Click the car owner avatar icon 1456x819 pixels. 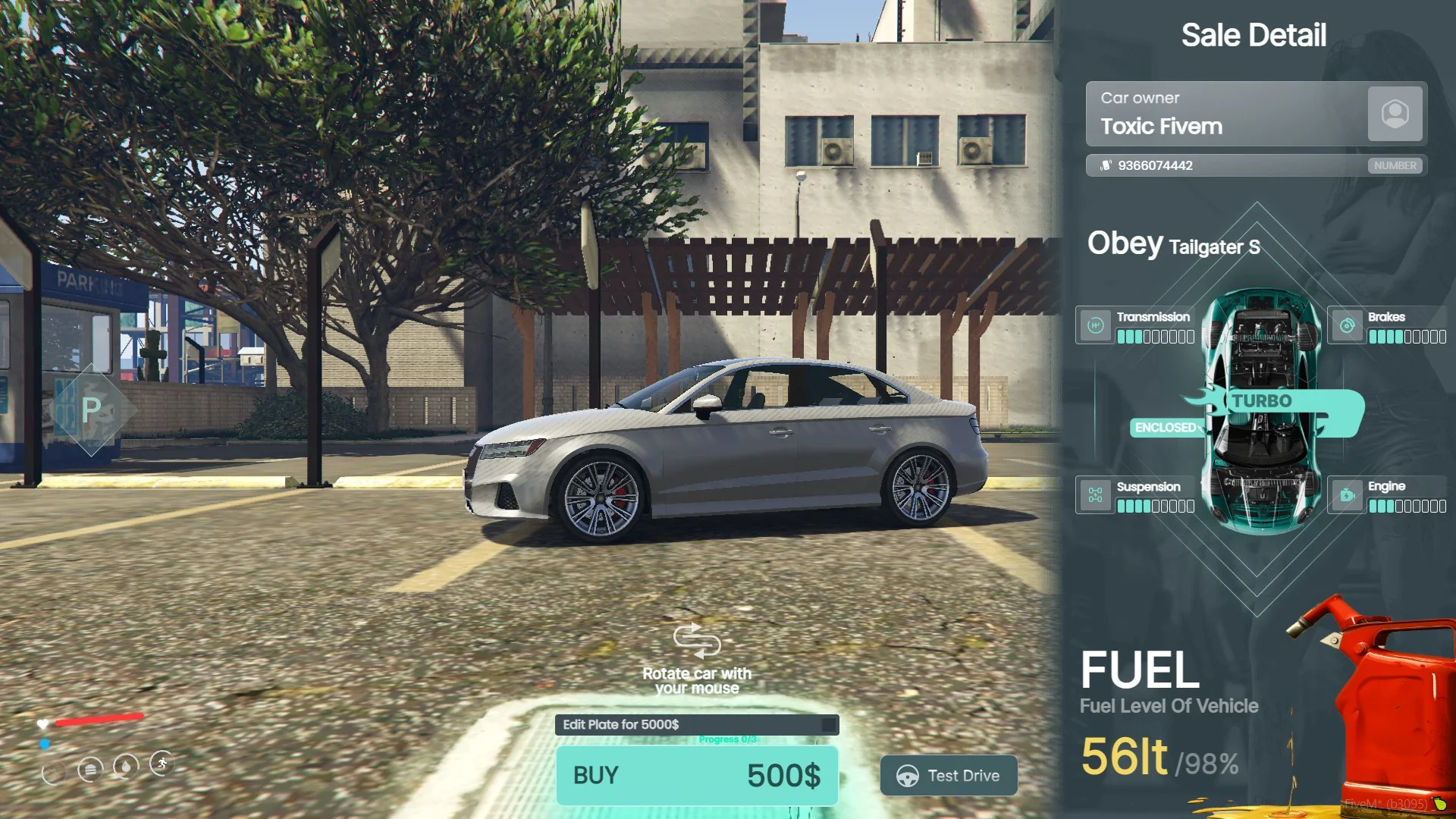[1395, 114]
